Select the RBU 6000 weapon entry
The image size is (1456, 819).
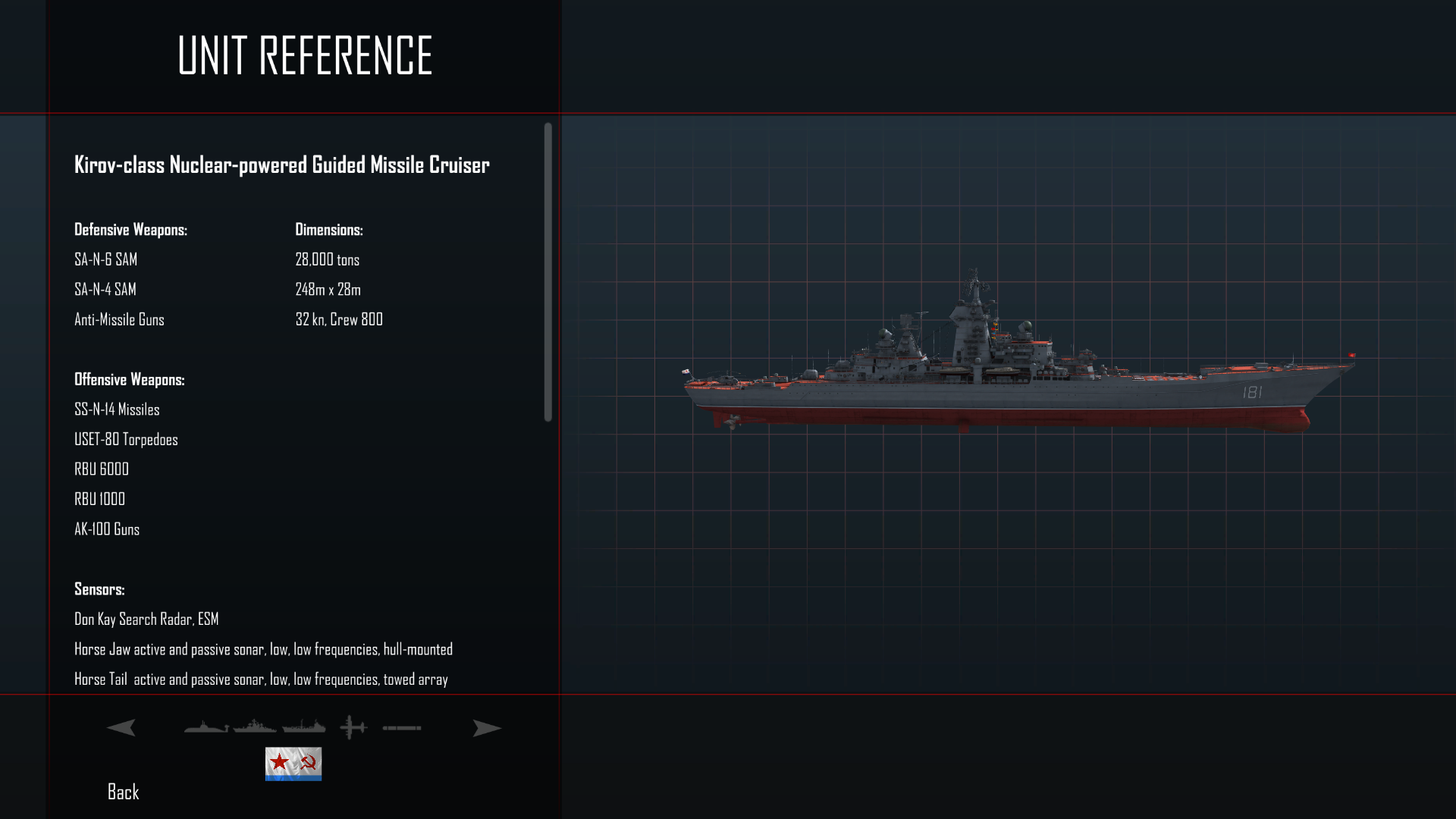coord(101,469)
